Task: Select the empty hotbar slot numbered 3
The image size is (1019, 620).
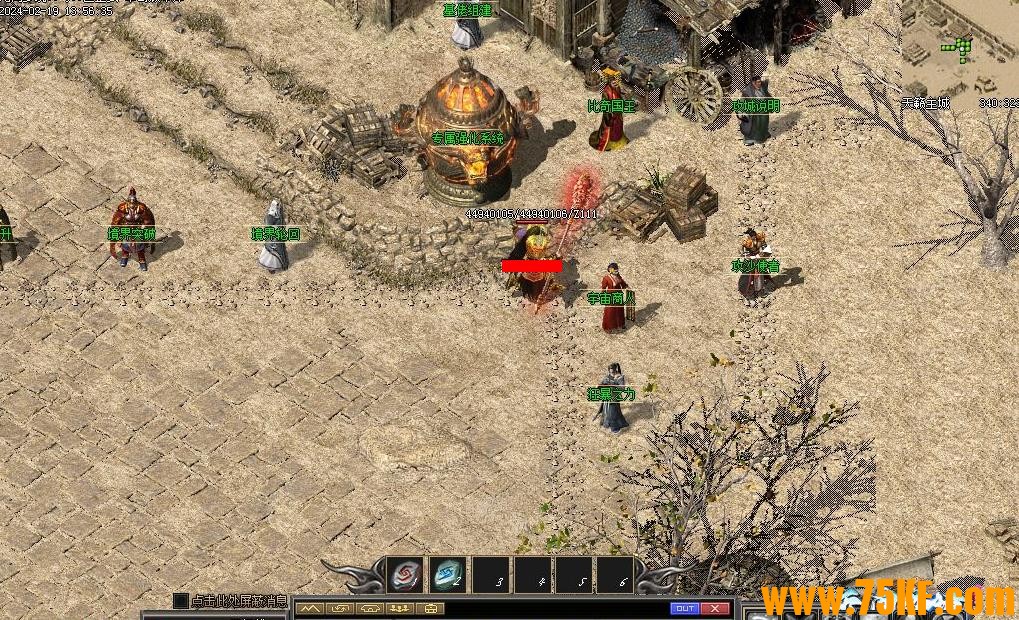Action: [x=490, y=576]
